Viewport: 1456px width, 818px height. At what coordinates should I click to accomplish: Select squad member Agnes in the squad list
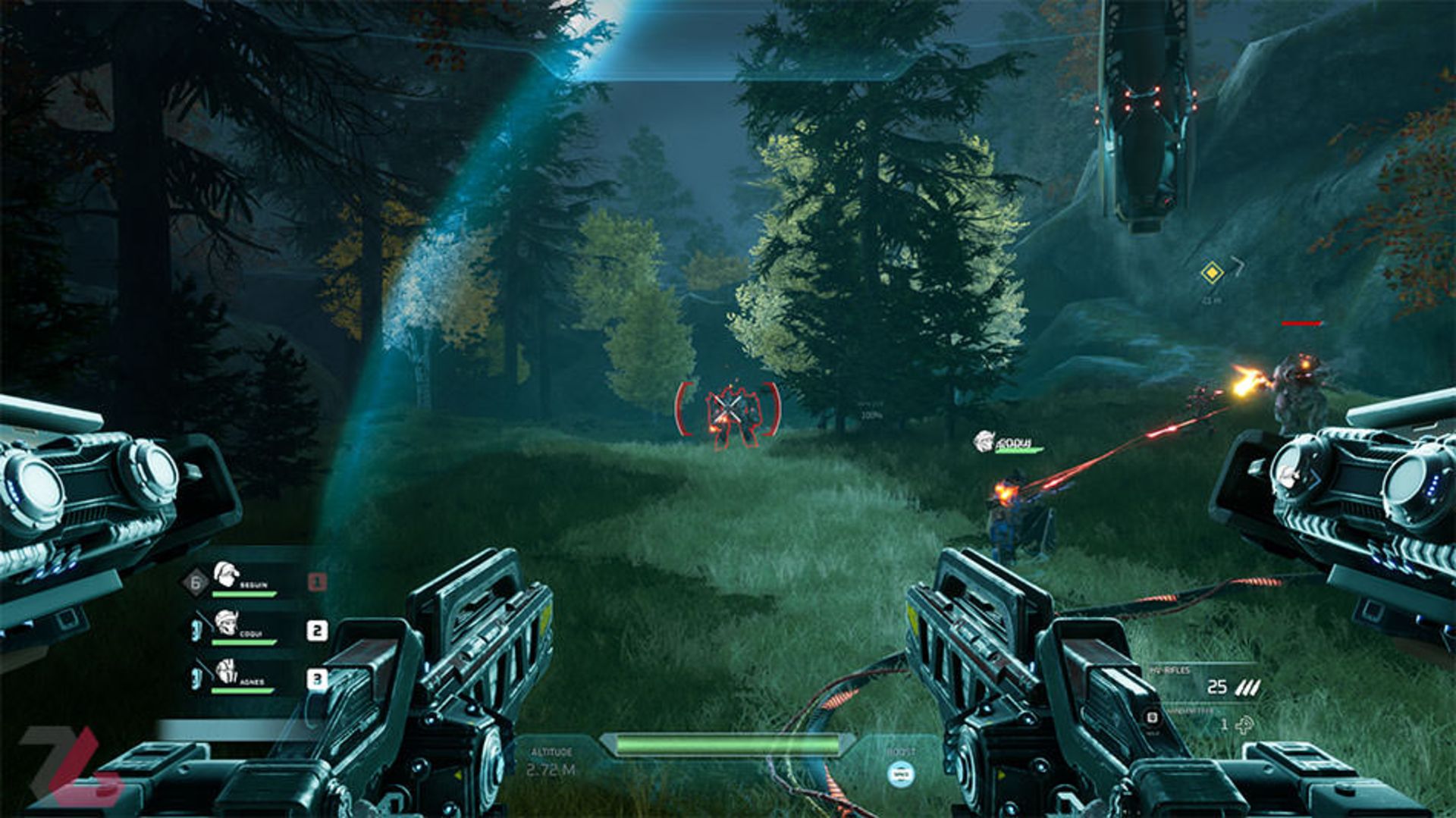click(x=241, y=675)
